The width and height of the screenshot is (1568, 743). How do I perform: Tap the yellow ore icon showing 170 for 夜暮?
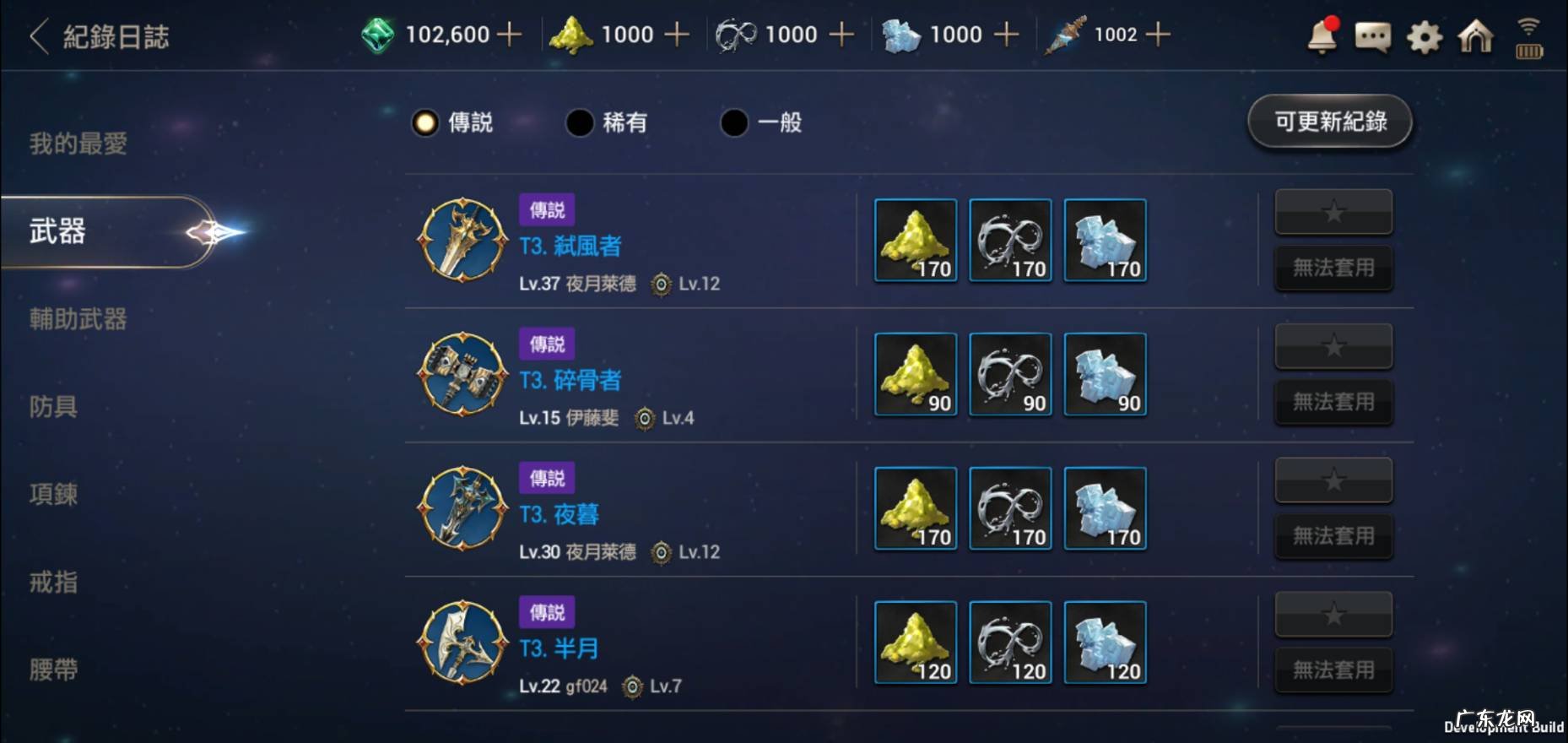coord(915,508)
